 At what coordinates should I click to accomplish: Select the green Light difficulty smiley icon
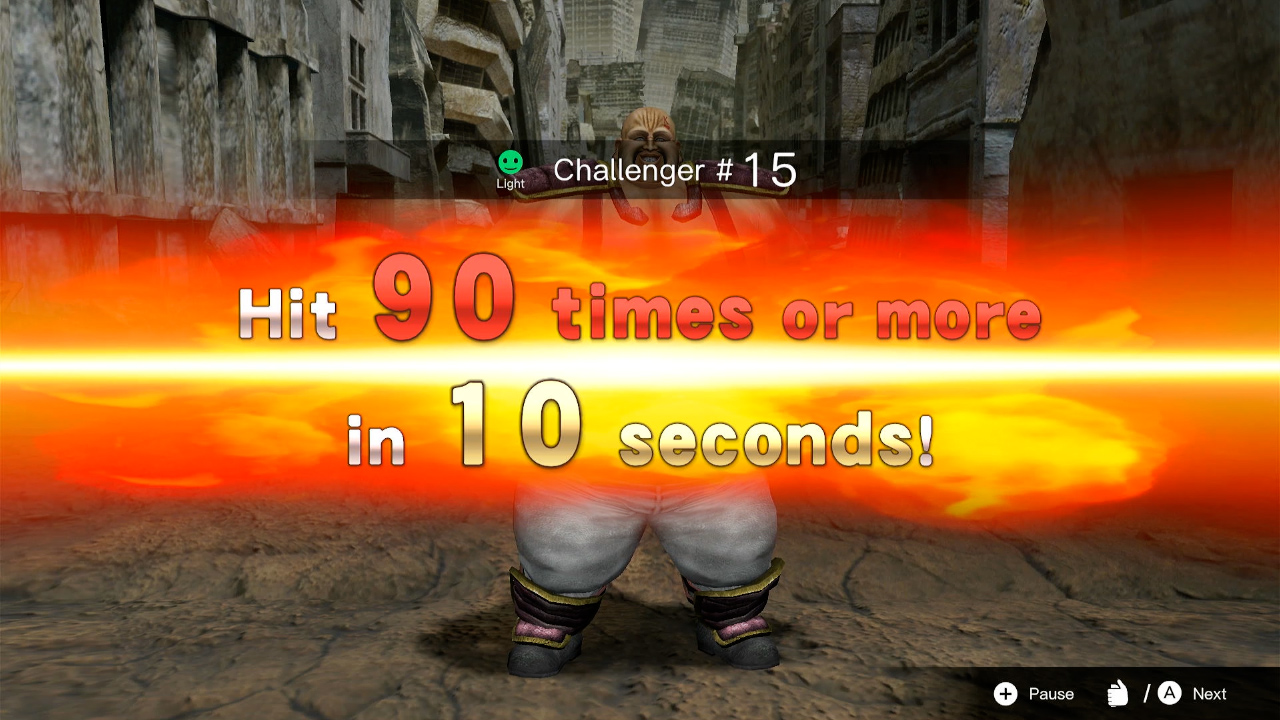coord(510,160)
